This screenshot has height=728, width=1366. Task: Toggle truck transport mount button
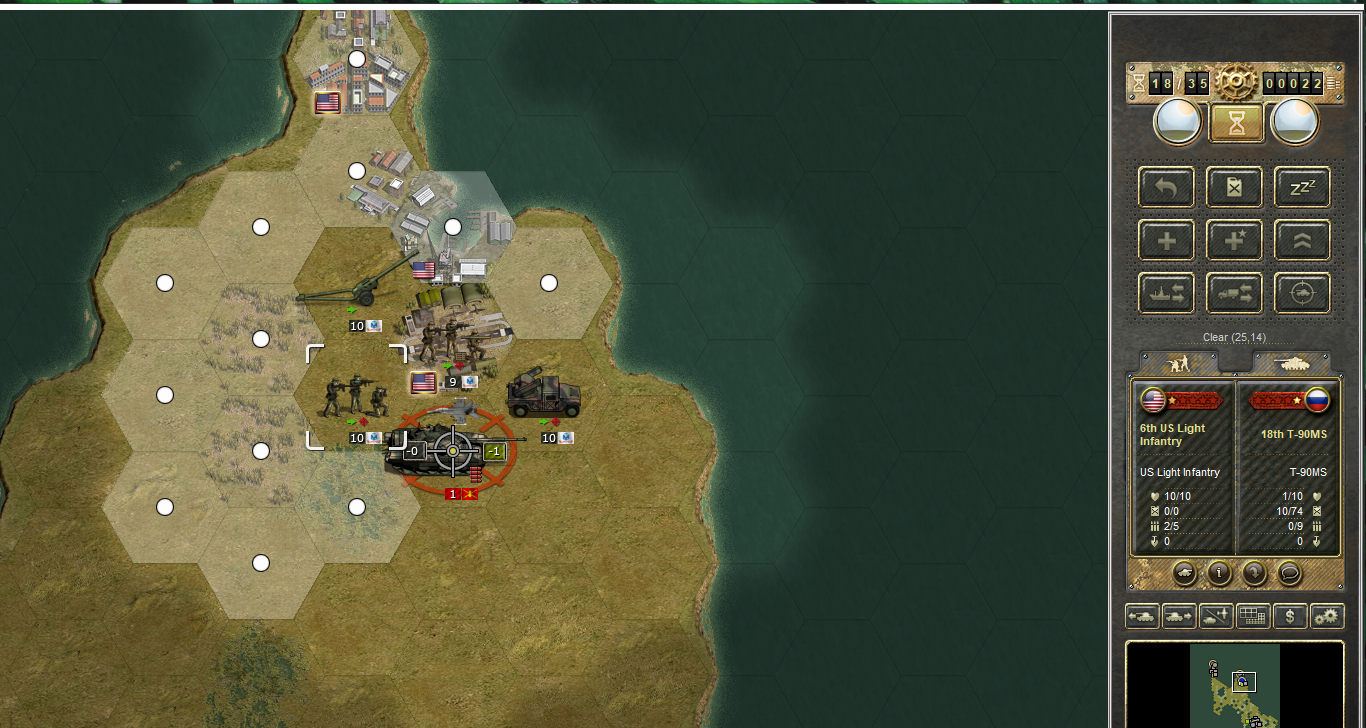click(1234, 293)
